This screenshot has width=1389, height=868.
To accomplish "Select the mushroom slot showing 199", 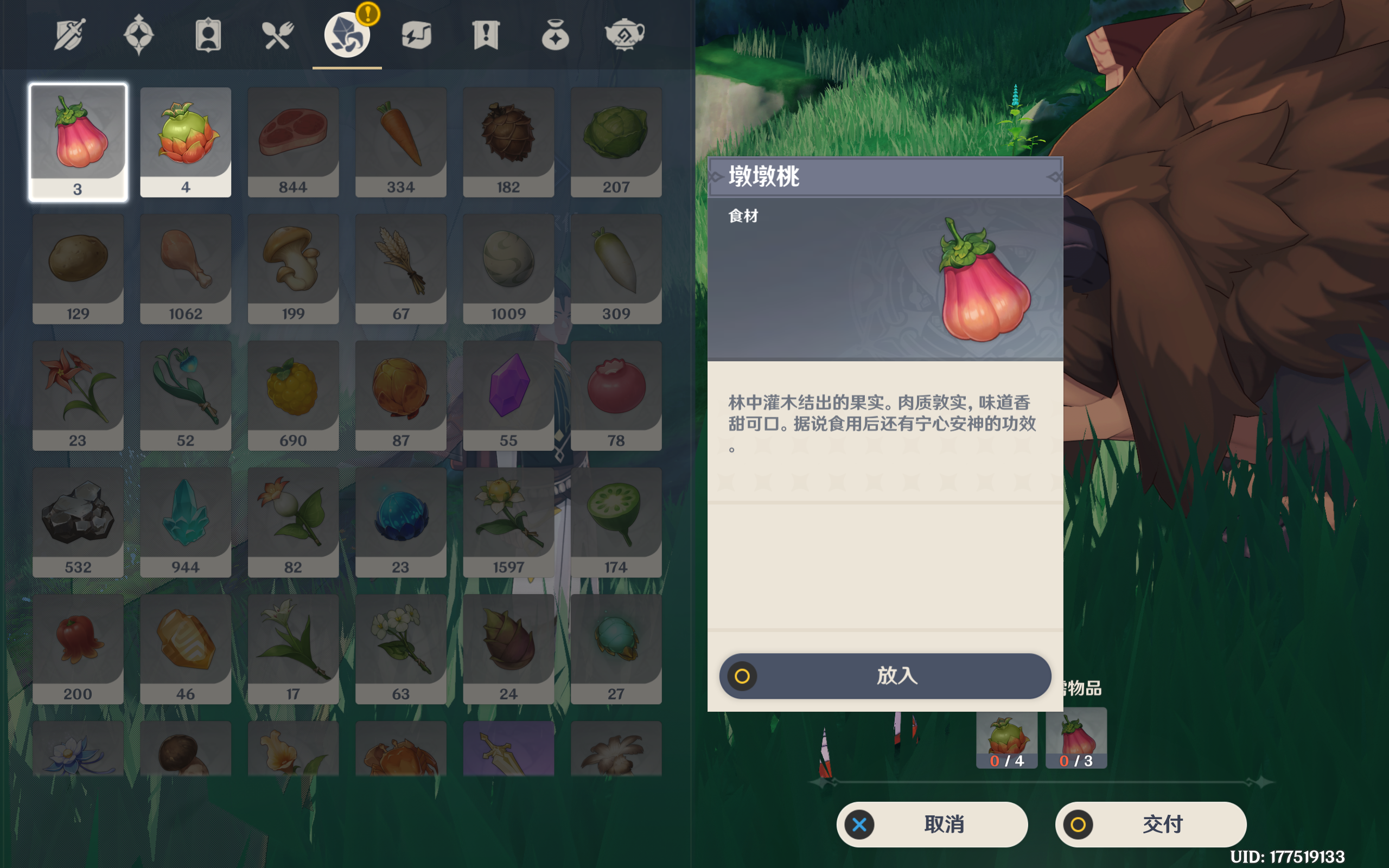I will coord(293,269).
